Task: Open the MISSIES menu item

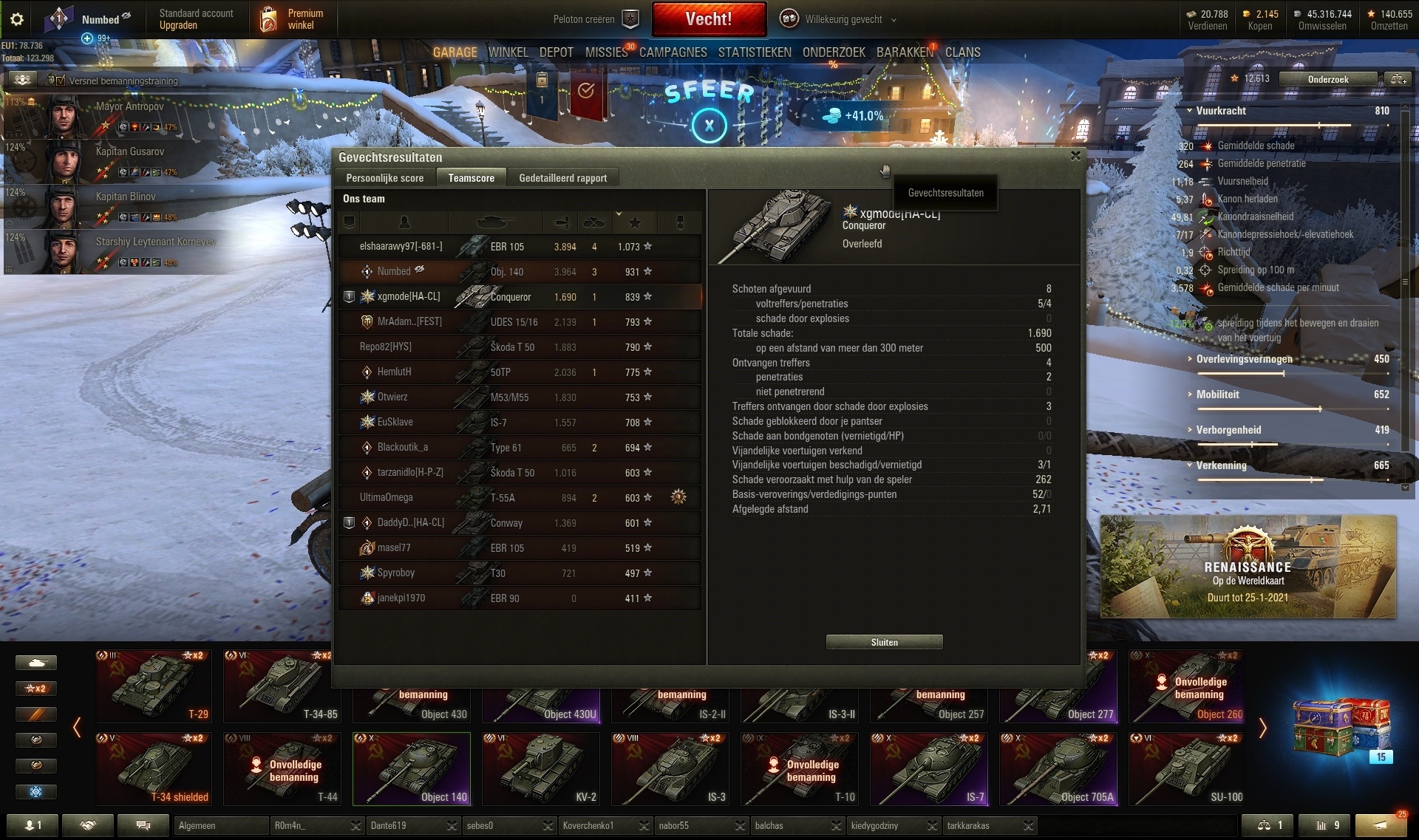Action: [606, 52]
